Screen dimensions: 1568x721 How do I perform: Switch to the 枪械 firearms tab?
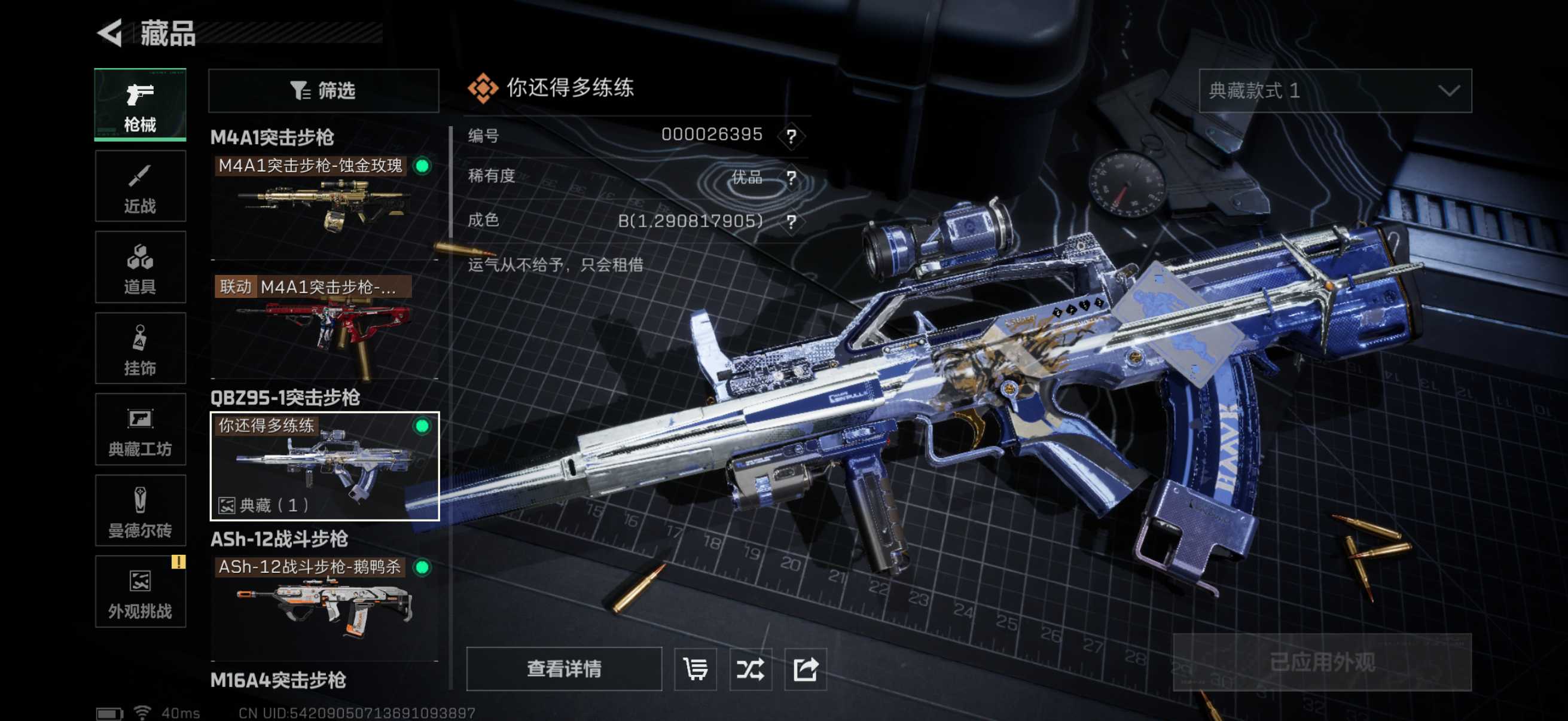(140, 105)
